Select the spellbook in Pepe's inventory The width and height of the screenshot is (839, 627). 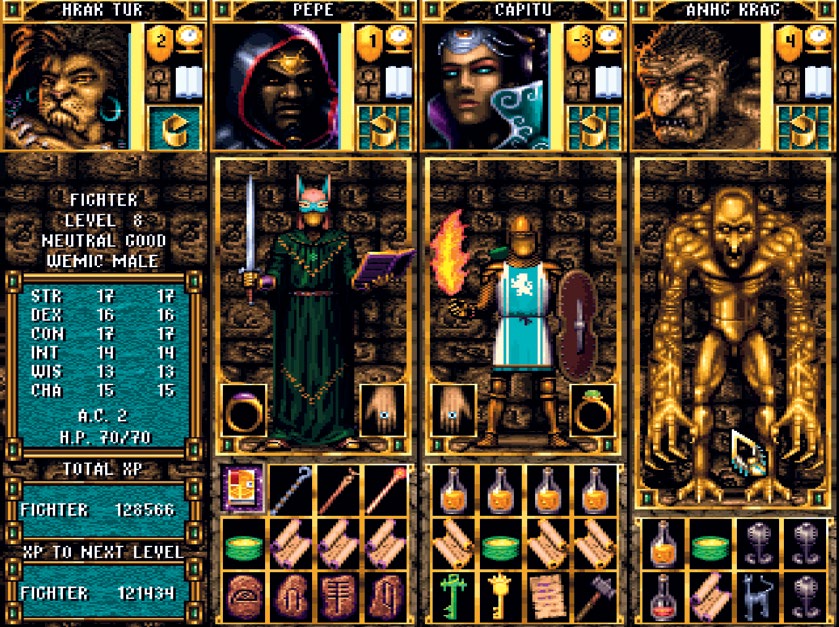[243, 489]
